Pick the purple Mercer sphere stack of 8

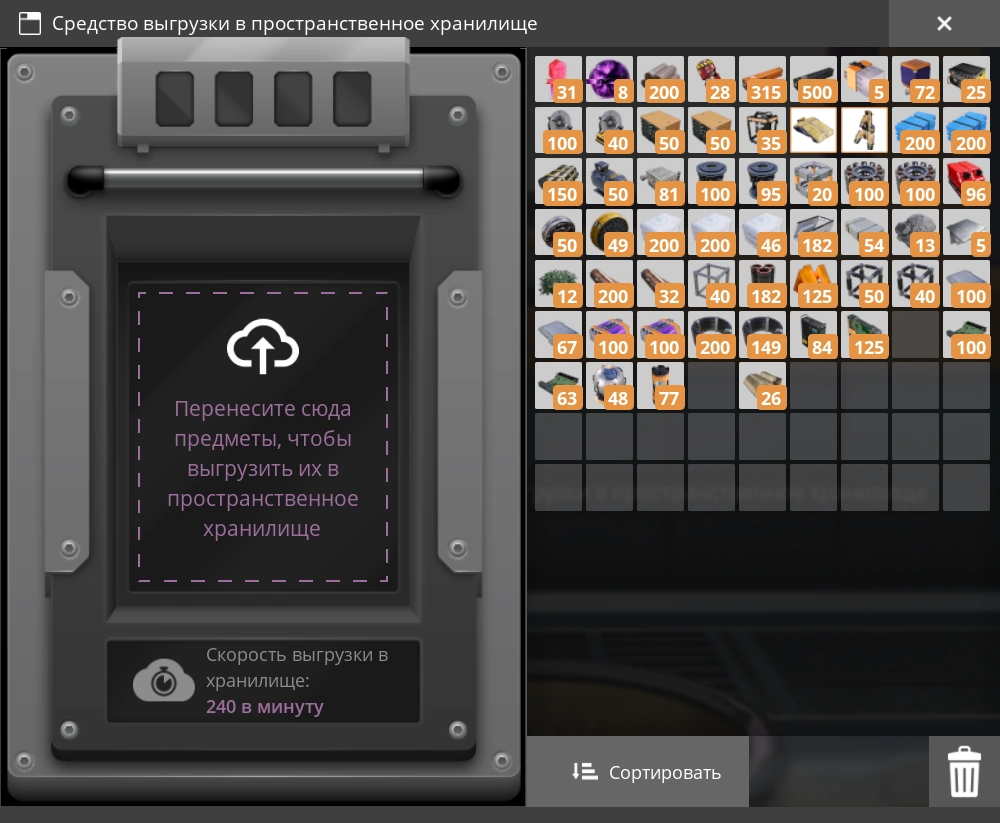pyautogui.click(x=609, y=80)
